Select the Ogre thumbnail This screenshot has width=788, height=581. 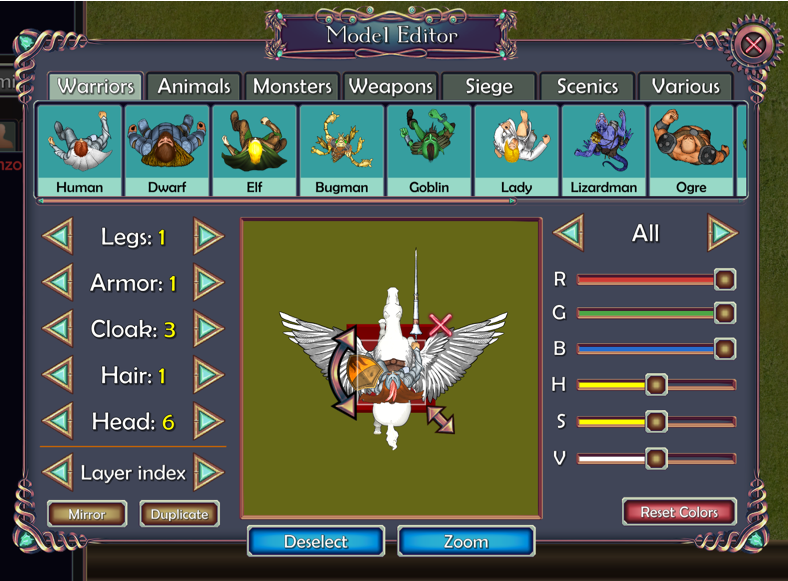click(691, 150)
